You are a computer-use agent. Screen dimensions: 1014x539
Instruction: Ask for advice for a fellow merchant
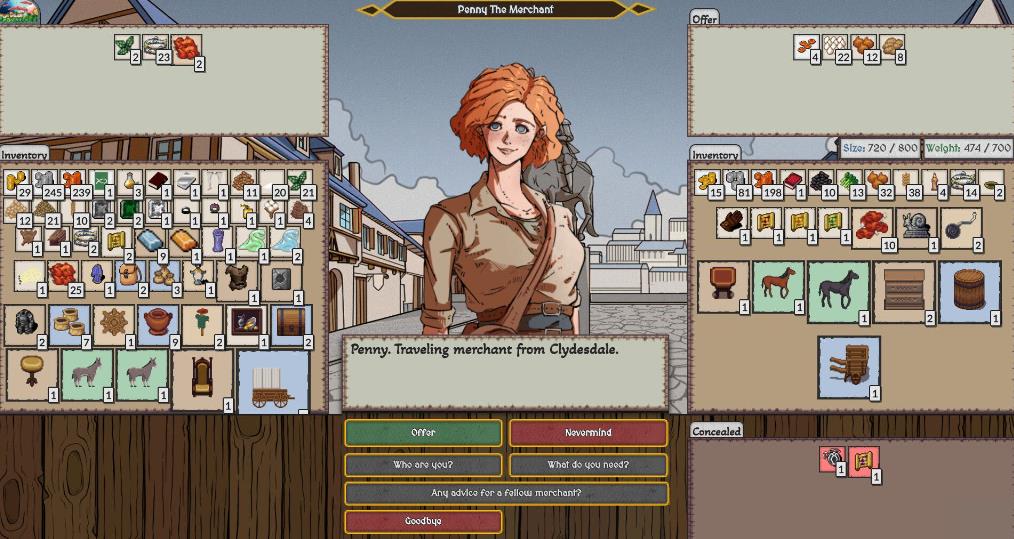506,493
